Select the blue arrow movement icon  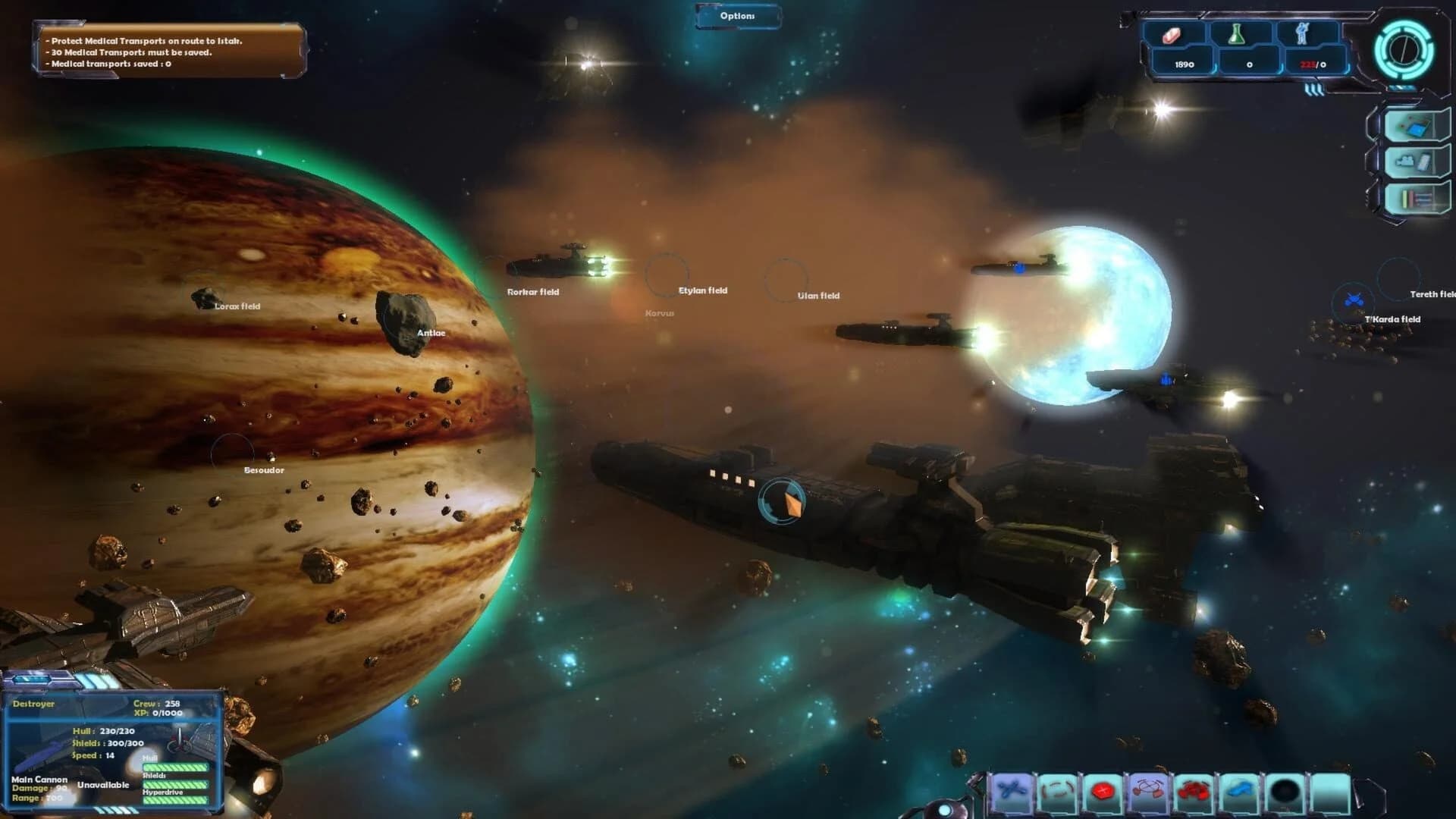tap(1240, 789)
